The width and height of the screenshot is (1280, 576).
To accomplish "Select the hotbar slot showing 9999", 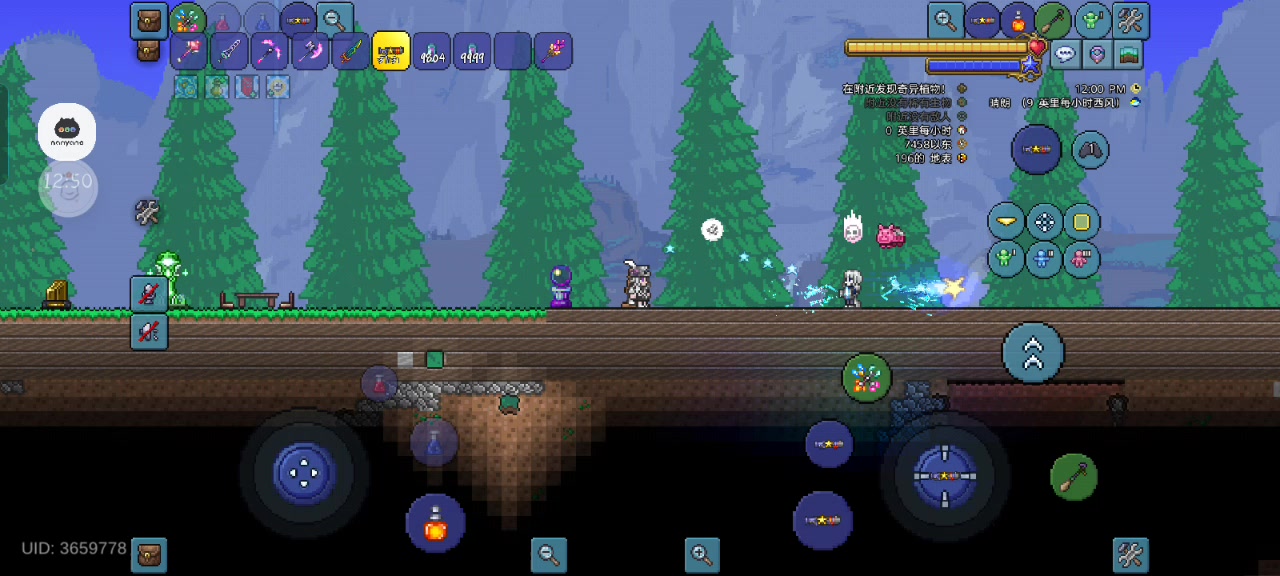I will click(472, 51).
